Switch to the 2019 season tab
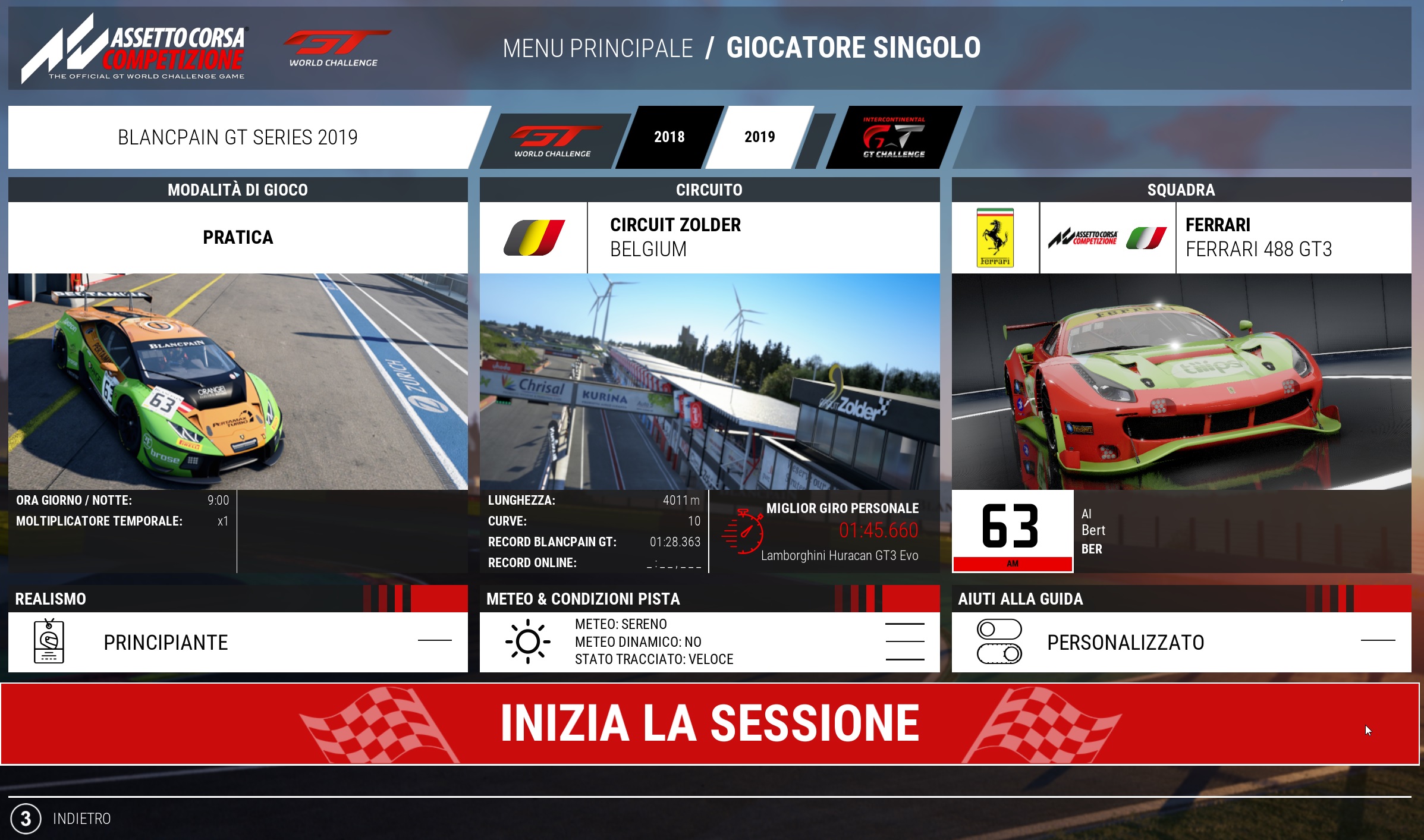This screenshot has height=840, width=1424. pyautogui.click(x=759, y=137)
